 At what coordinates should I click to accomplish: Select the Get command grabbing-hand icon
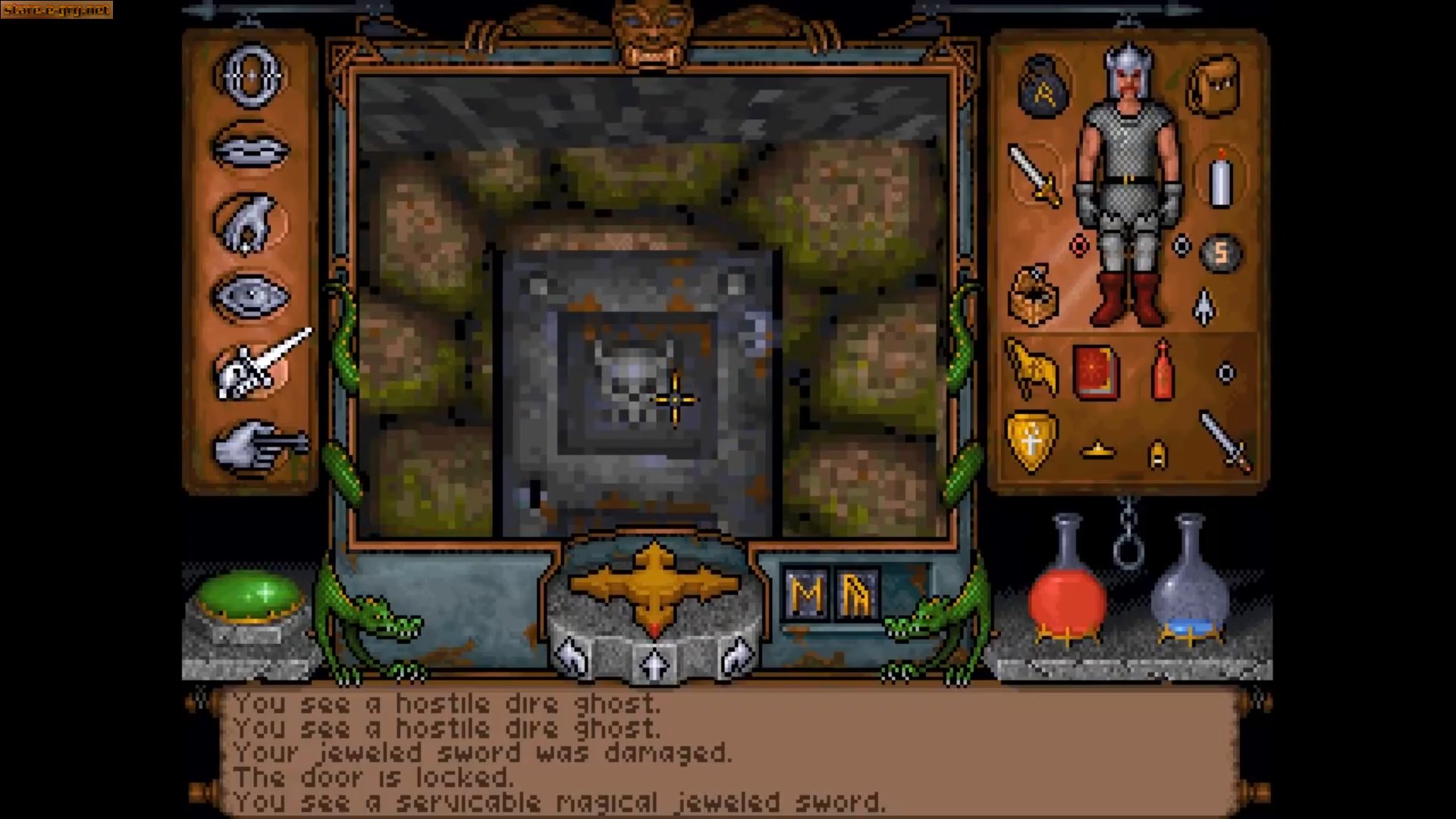click(x=253, y=223)
